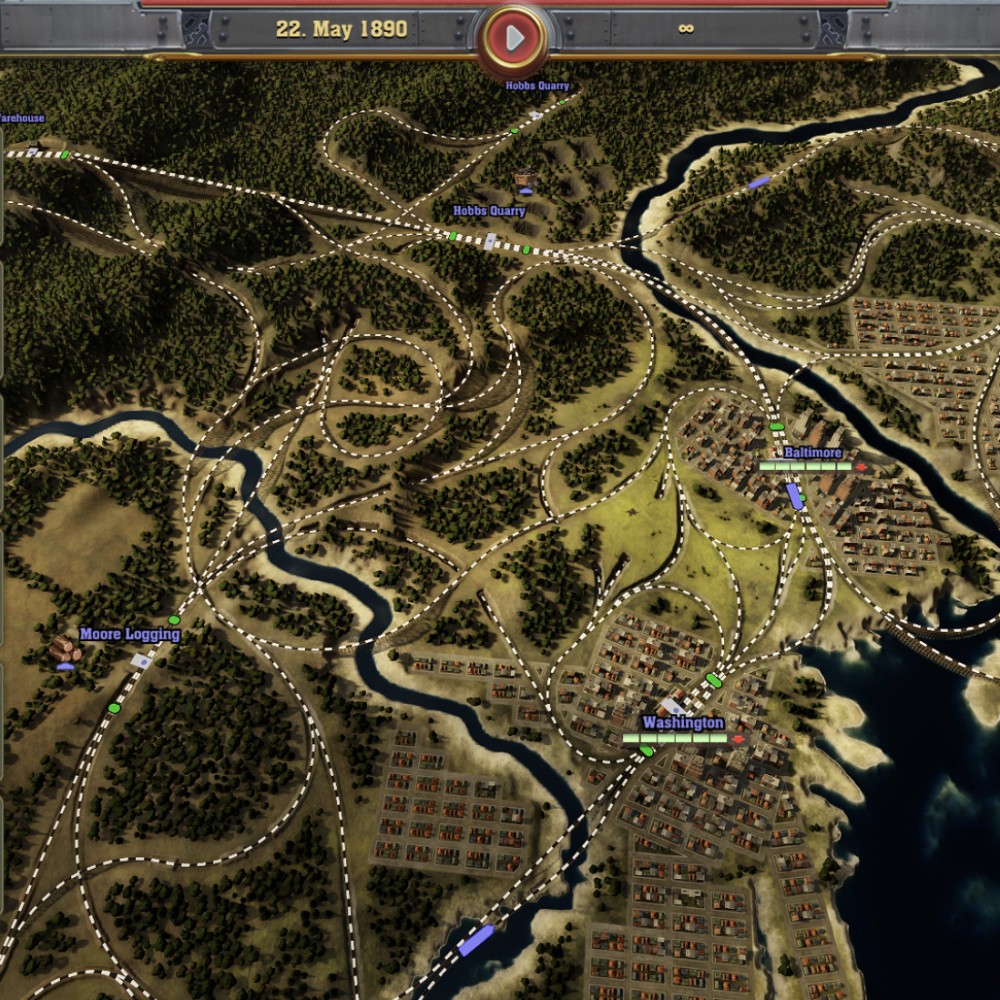Click the red play button to resume time
The height and width of the screenshot is (1000, 1000).
514,38
